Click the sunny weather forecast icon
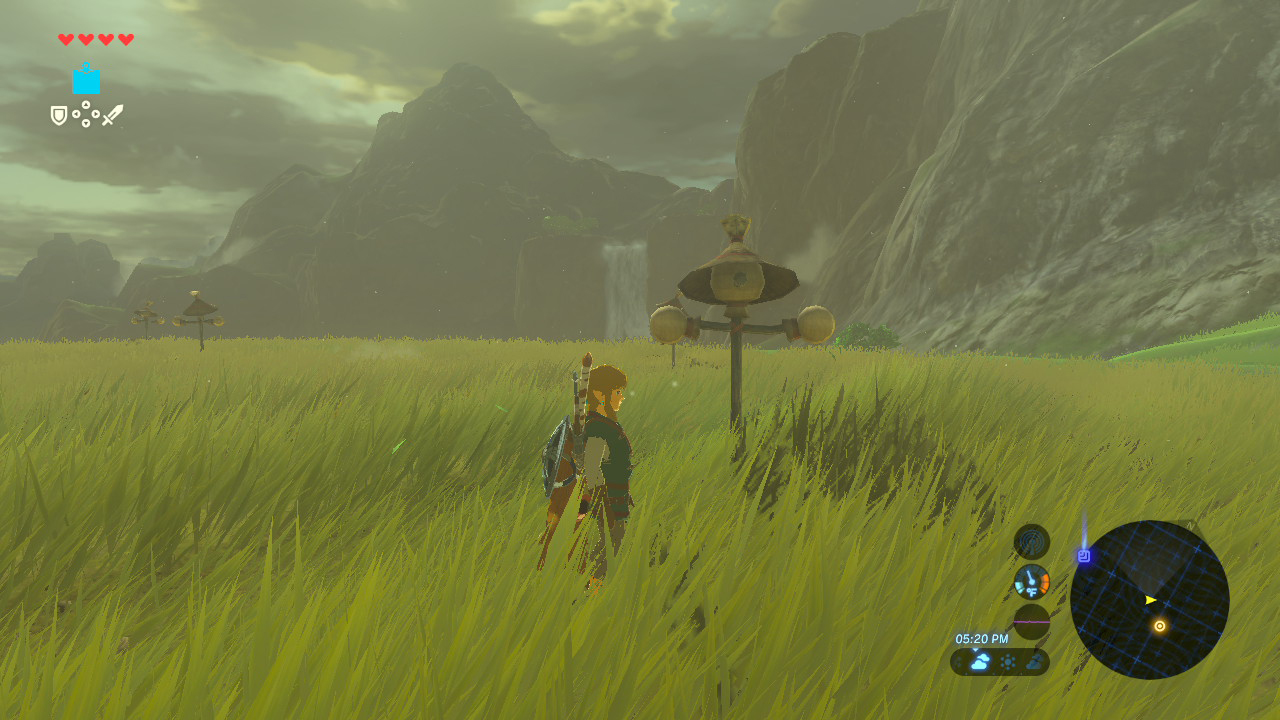 [x=1007, y=661]
